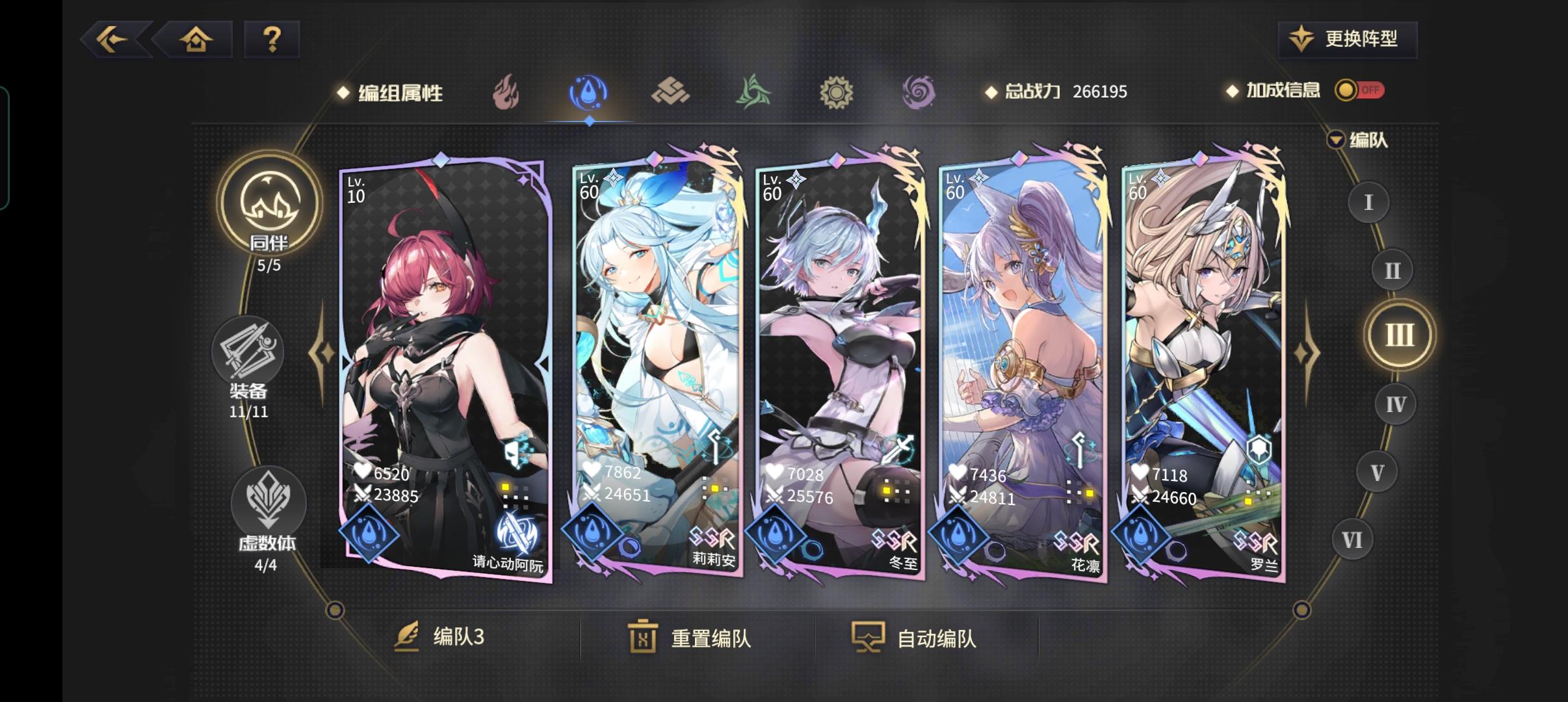Image resolution: width=1568 pixels, height=702 pixels.
Task: Select the water element filter icon
Action: (588, 92)
